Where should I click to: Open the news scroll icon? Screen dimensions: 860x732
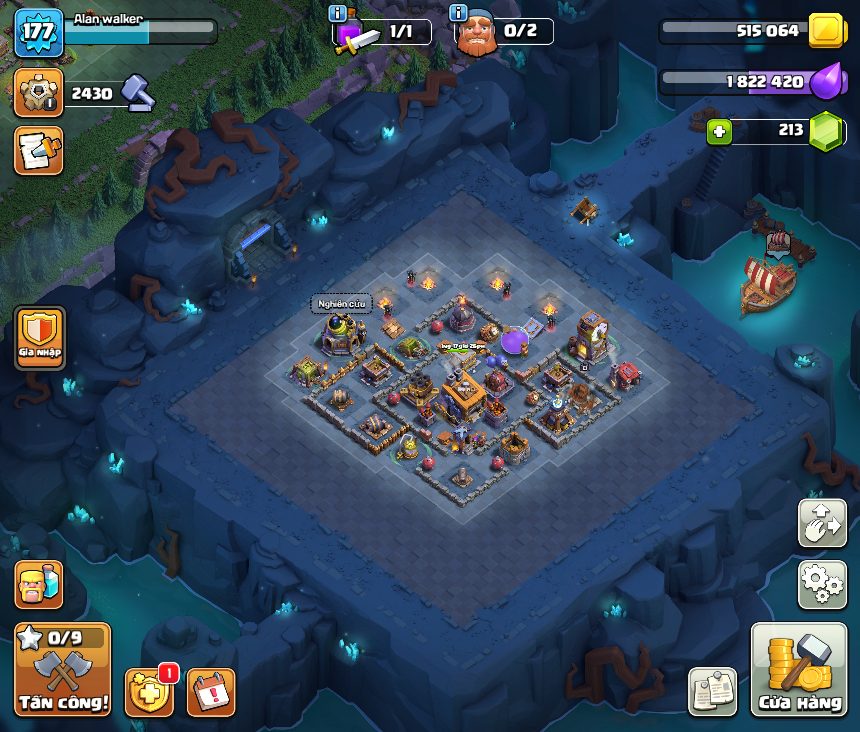(x=38, y=150)
